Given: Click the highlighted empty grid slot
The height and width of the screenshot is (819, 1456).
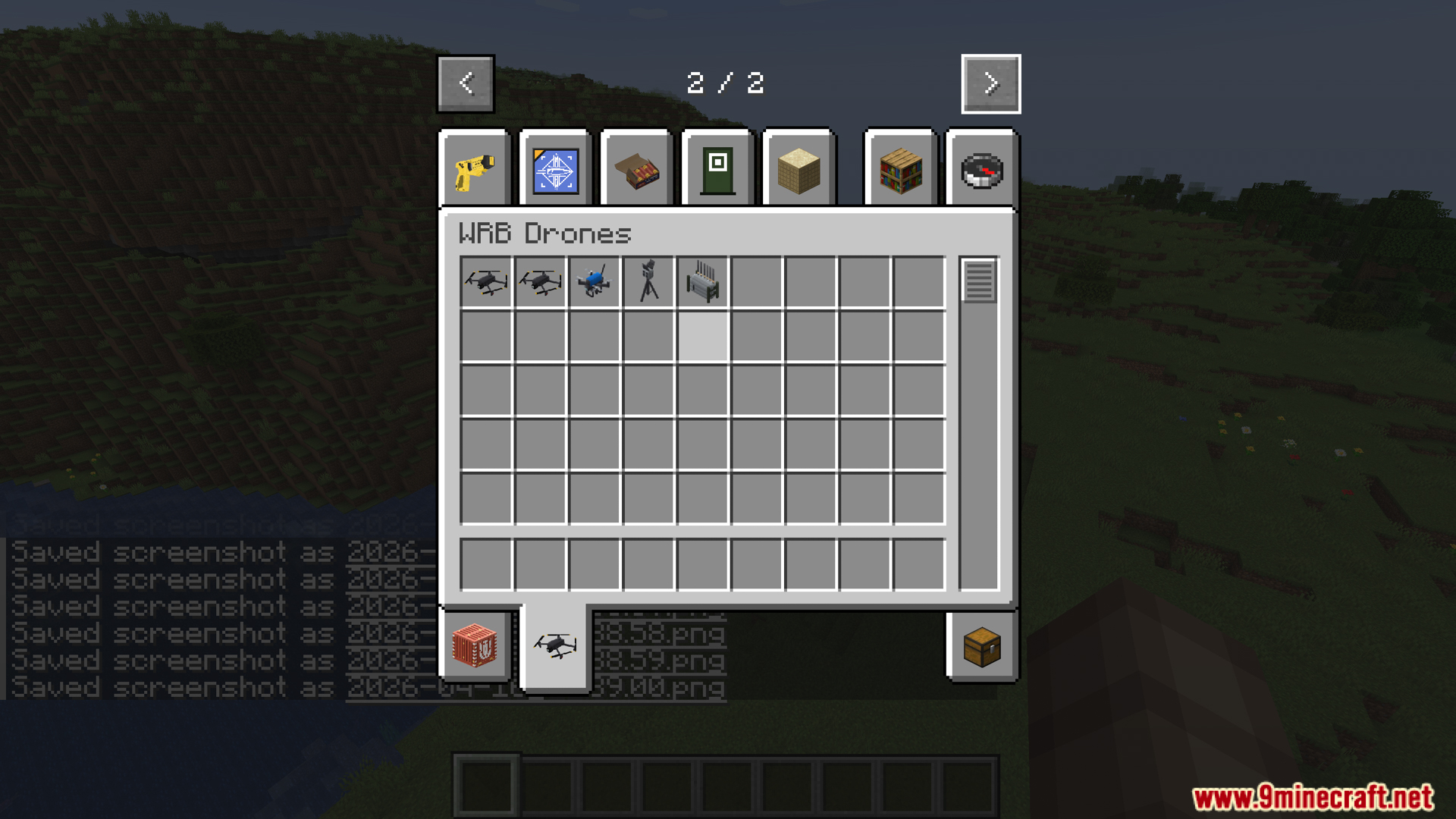Looking at the screenshot, I should [x=703, y=336].
